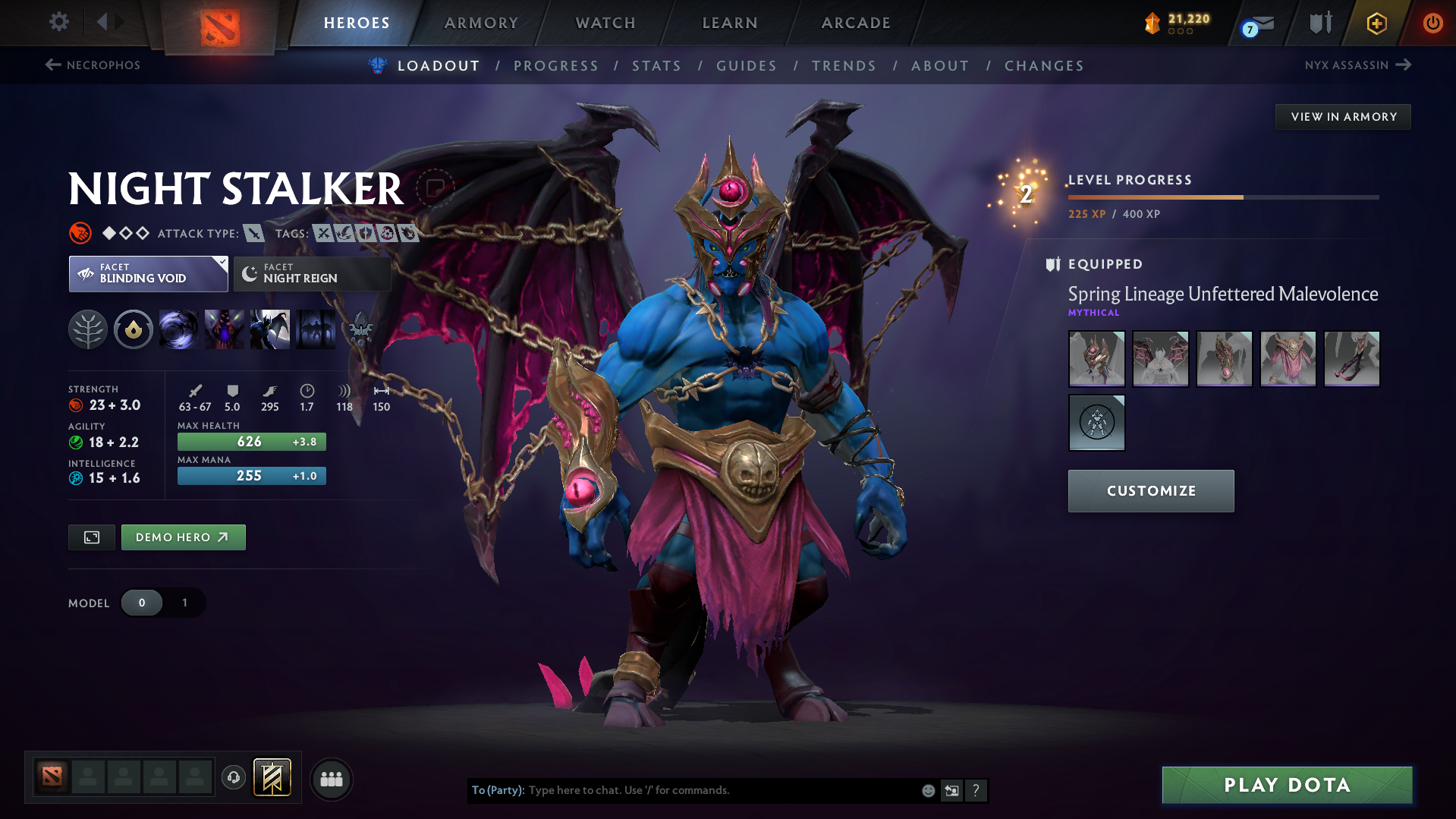Switch model view to 1
Viewport: 1456px width, 819px height.
pos(184,603)
